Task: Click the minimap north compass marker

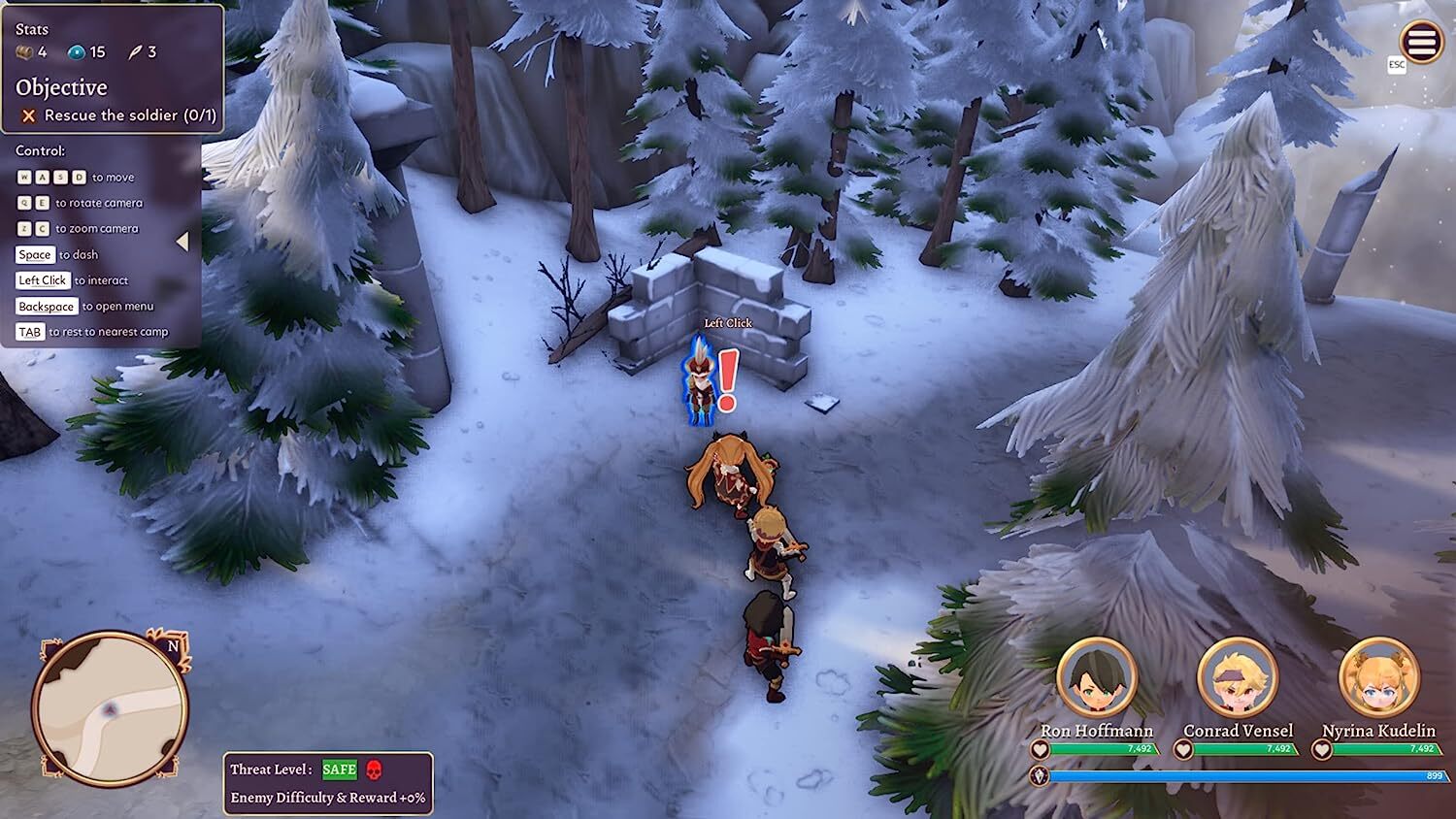Action: click(173, 646)
